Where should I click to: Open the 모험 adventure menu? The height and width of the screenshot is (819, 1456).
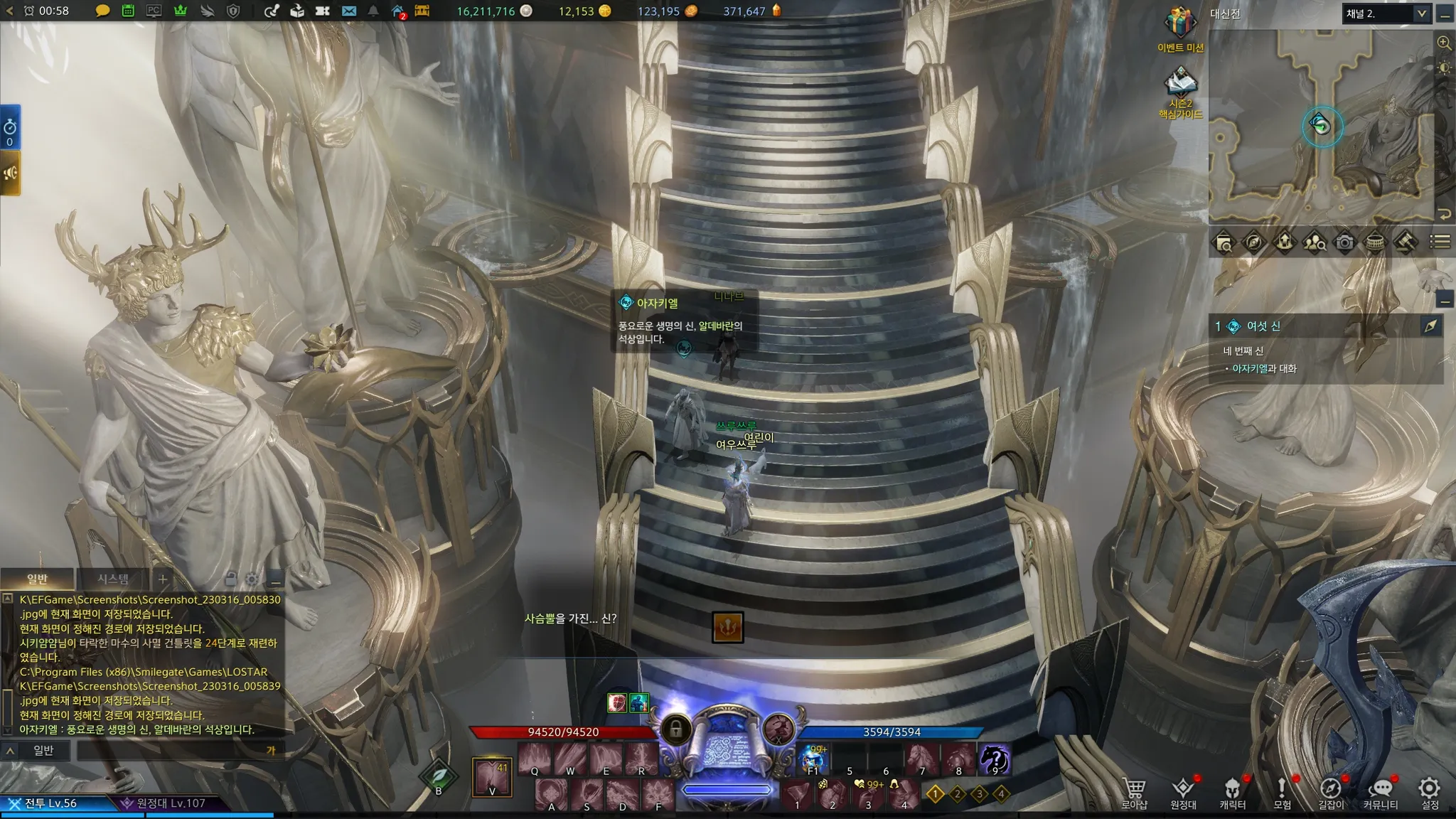1282,792
